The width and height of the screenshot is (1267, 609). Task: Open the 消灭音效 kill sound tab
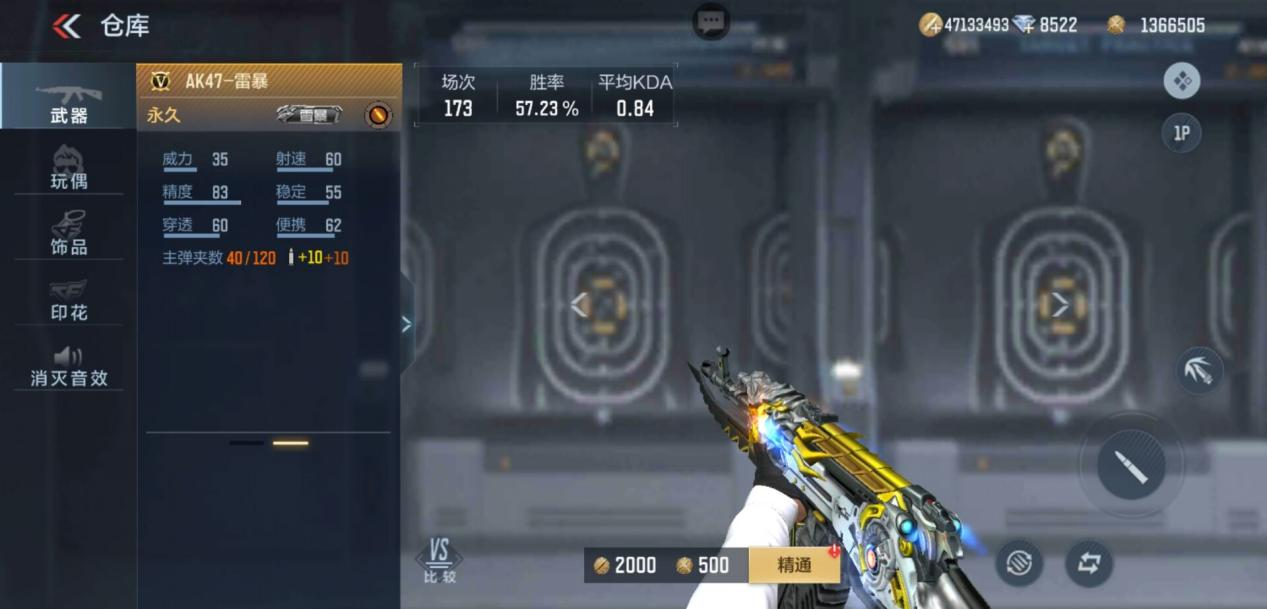68,366
